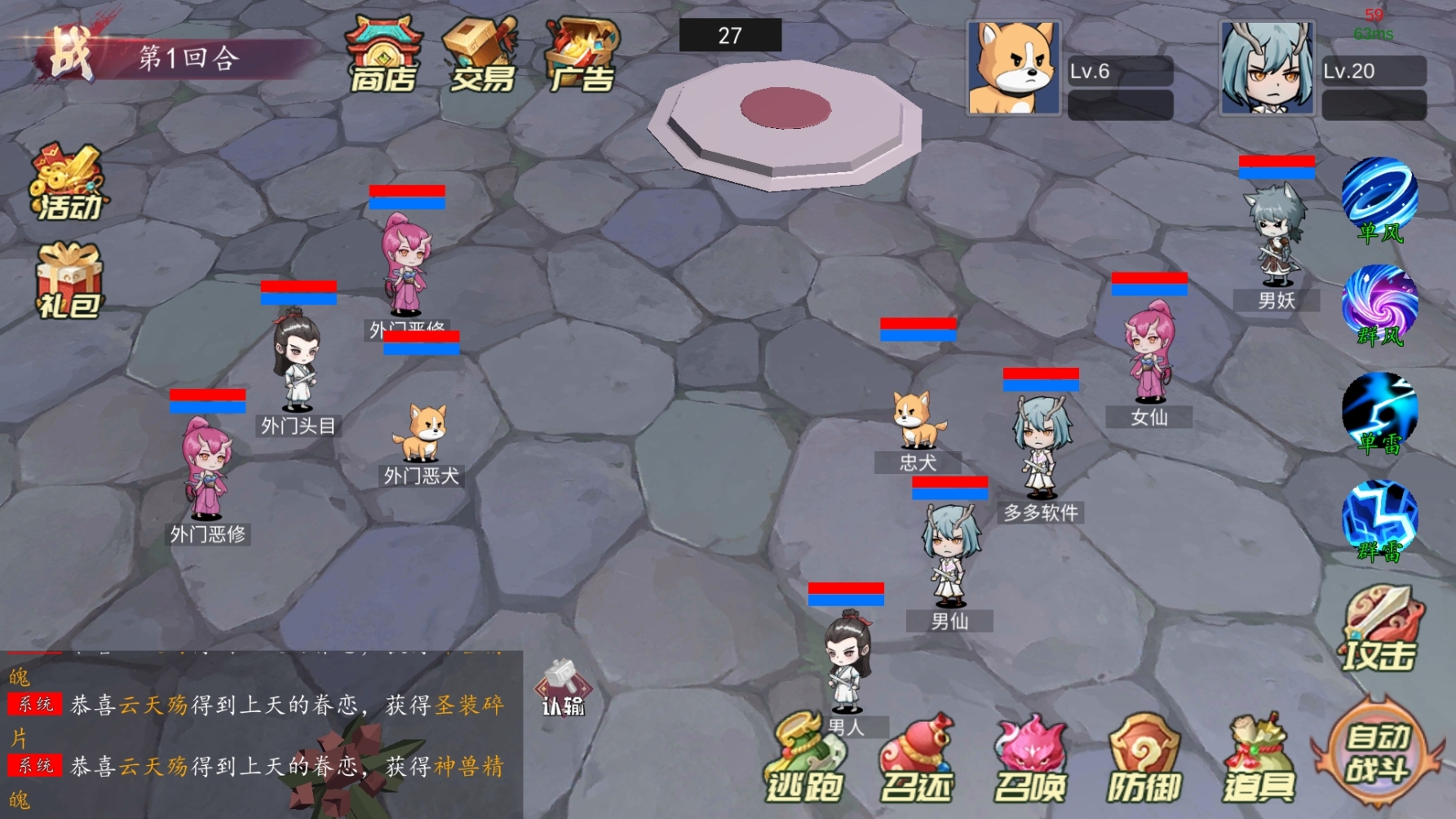Cast the 单风 single wind skill
Screen dimensions: 1456x819
click(1379, 200)
